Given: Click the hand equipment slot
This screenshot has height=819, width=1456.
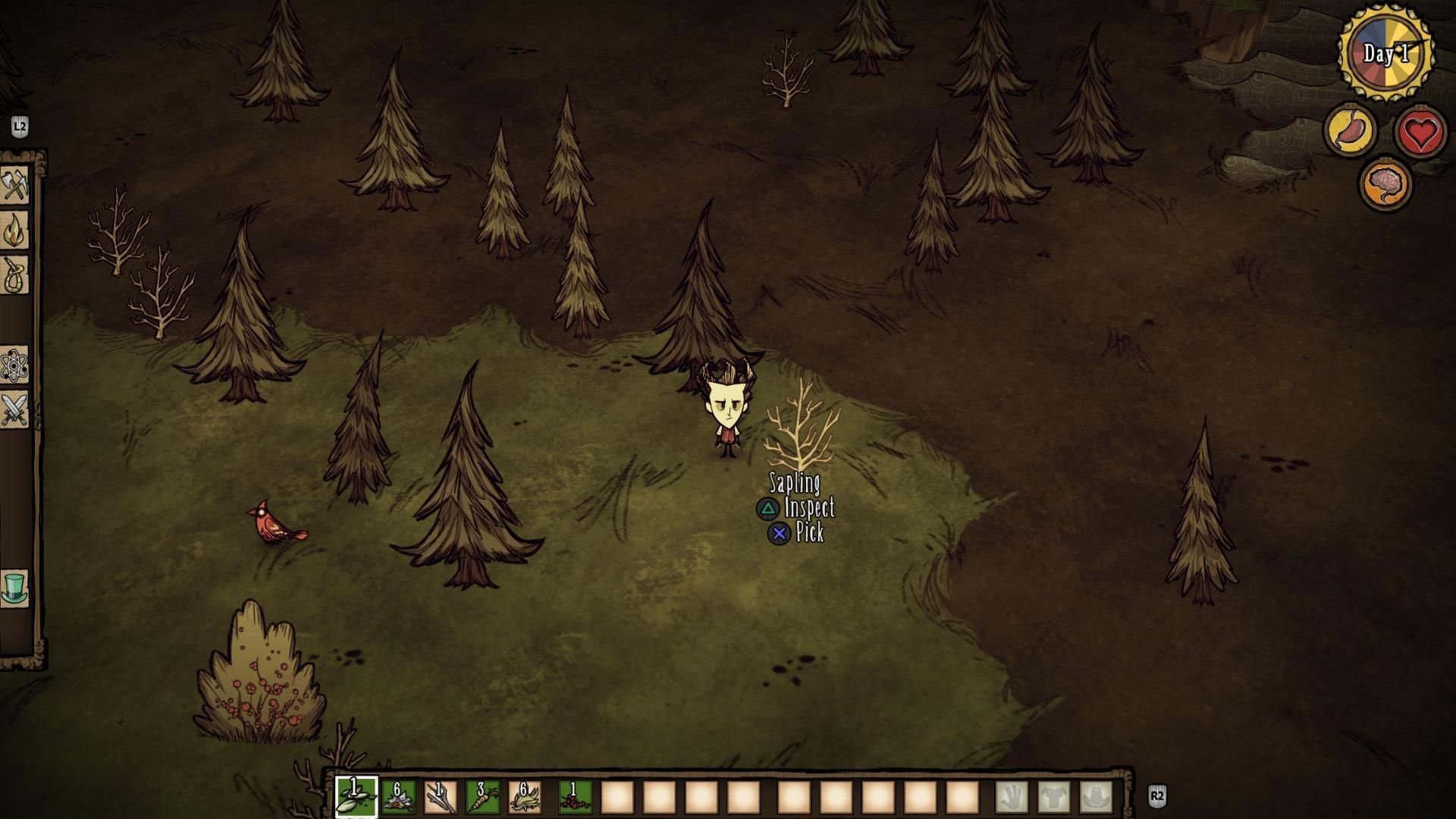Looking at the screenshot, I should 1012,797.
